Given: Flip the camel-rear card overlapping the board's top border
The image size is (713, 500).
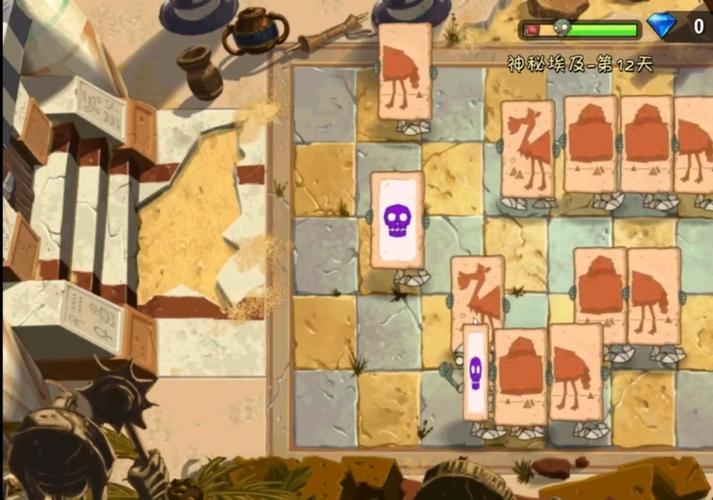Looking at the screenshot, I should 405,72.
